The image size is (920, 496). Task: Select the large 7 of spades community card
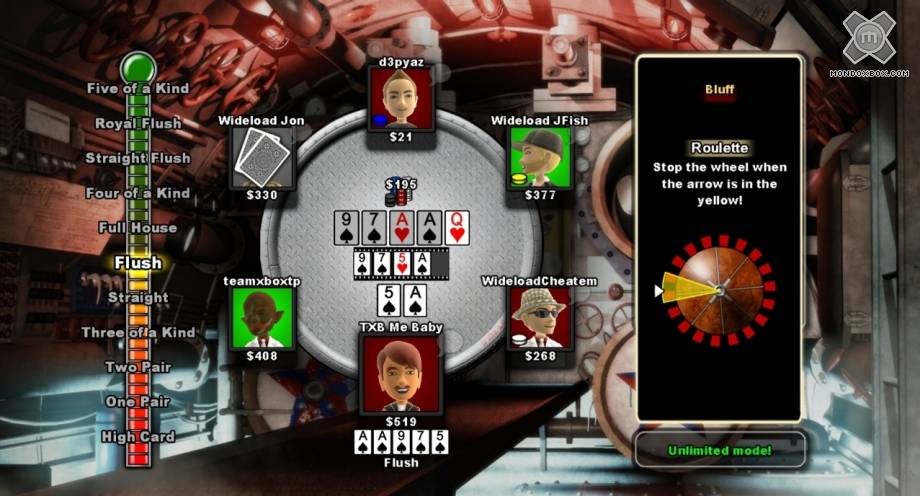coord(372,229)
